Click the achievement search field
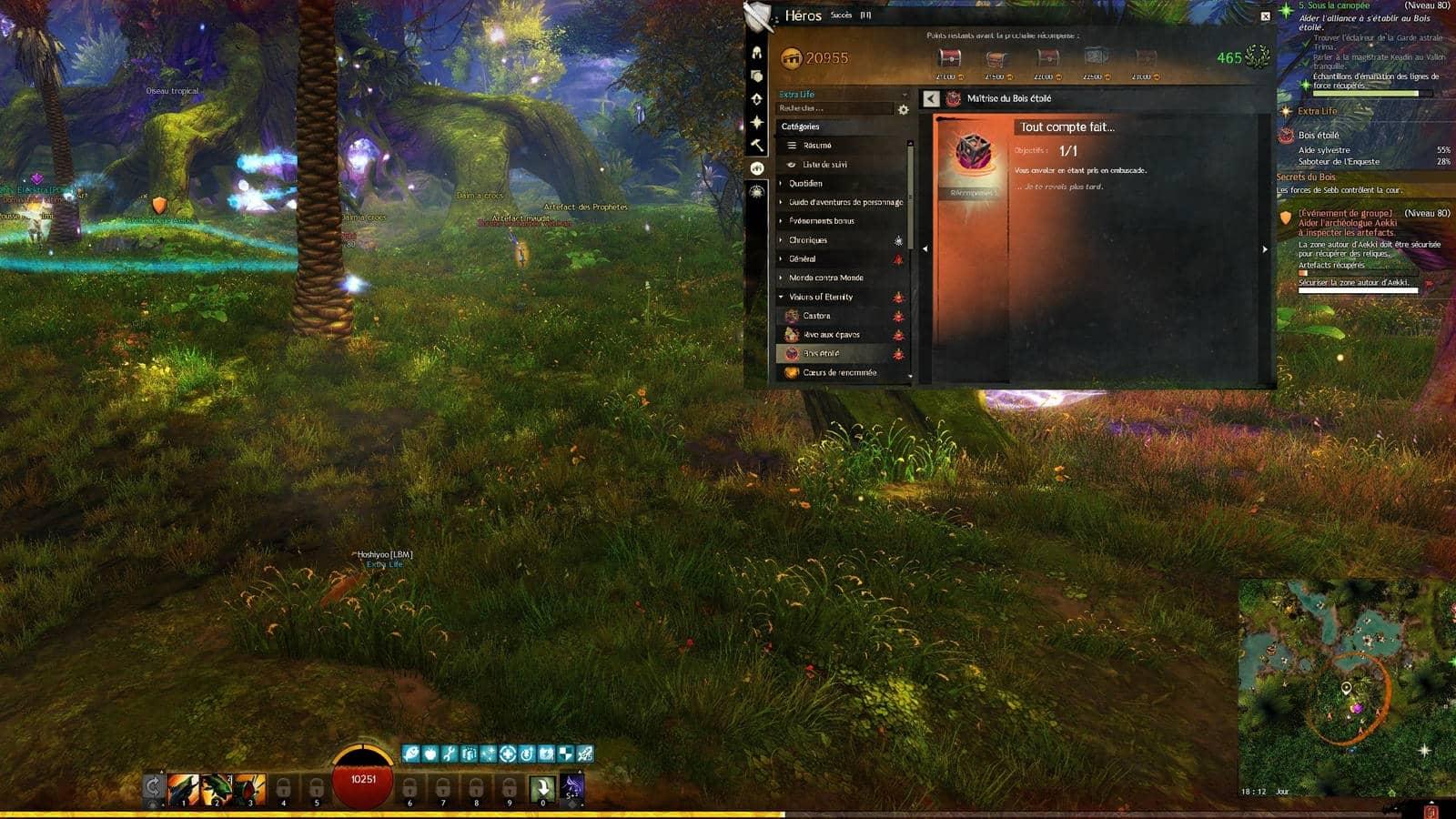 pos(833,108)
